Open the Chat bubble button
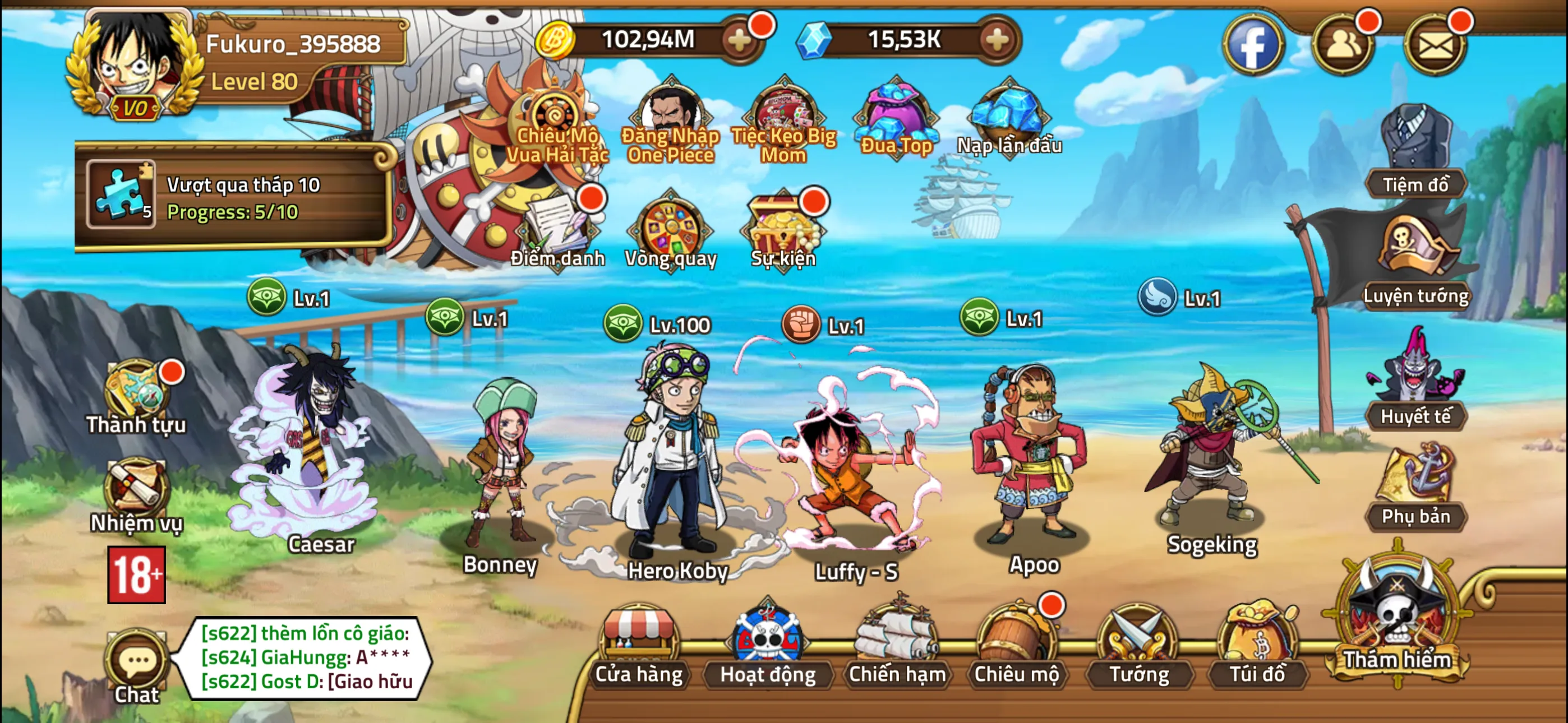Viewport: 1568px width, 723px height. click(137, 665)
